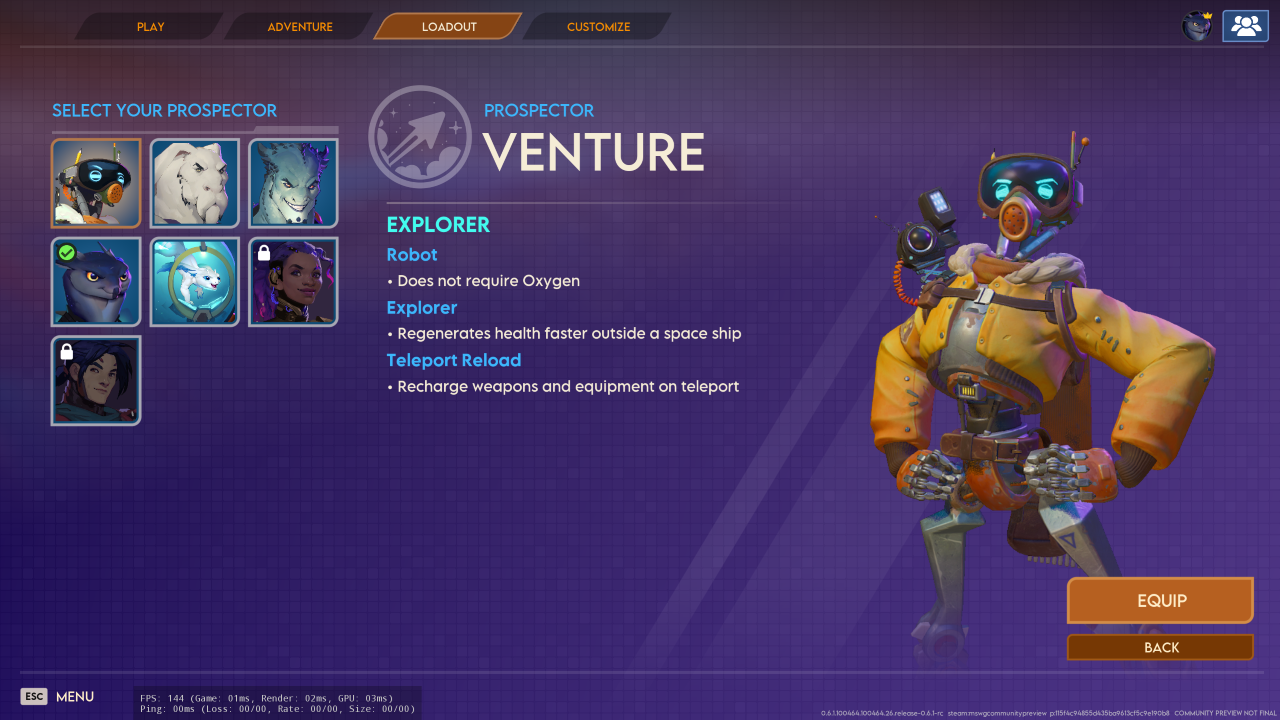Open the Adventure tab
The image size is (1280, 720).
click(x=299, y=27)
